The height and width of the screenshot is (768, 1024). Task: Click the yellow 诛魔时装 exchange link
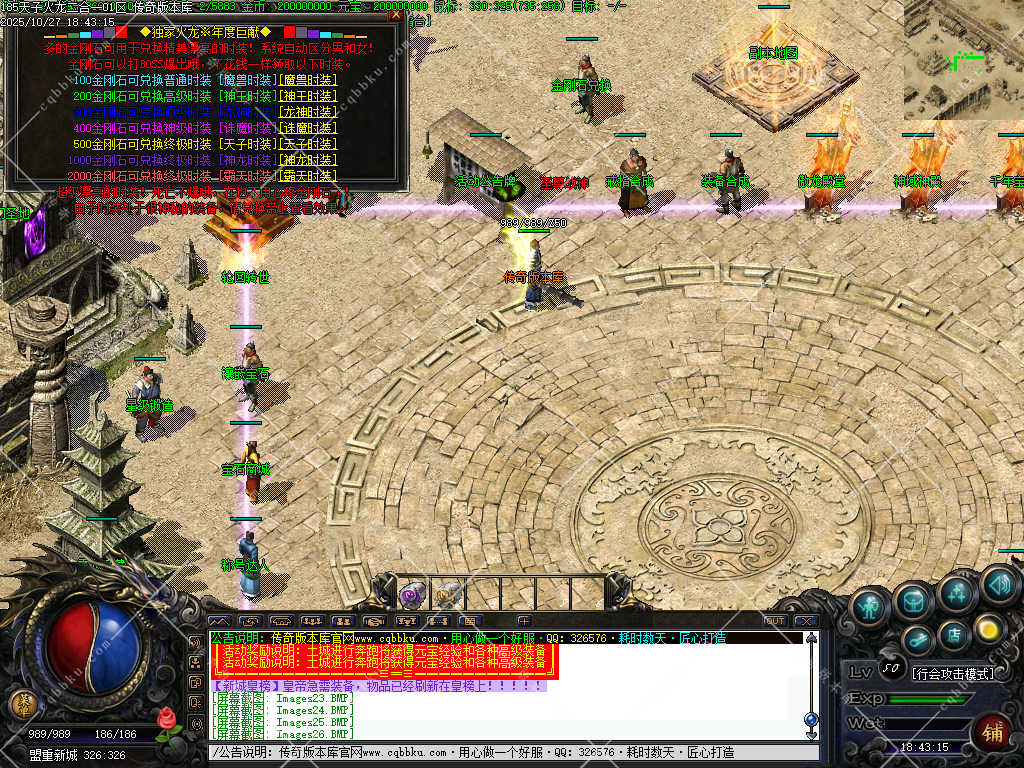pos(309,128)
